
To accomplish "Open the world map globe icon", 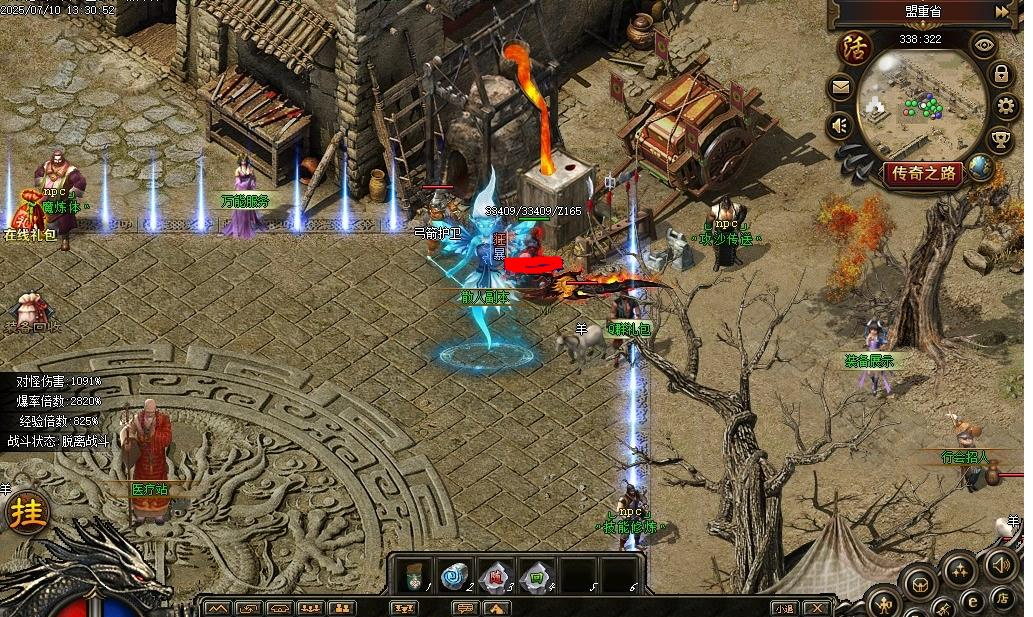I will pyautogui.click(x=981, y=168).
